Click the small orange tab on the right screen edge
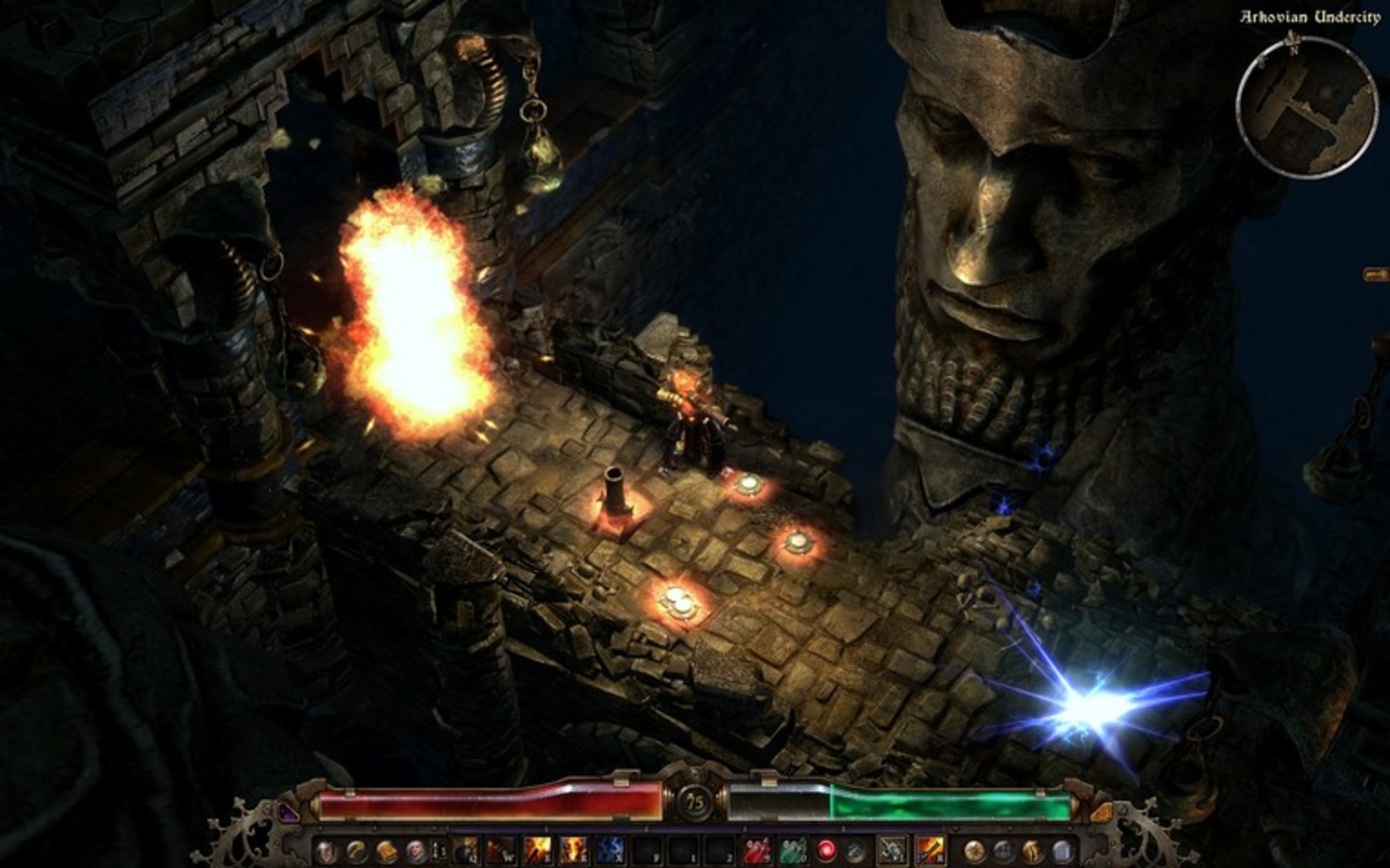This screenshot has width=1390, height=868. pyautogui.click(x=1377, y=274)
